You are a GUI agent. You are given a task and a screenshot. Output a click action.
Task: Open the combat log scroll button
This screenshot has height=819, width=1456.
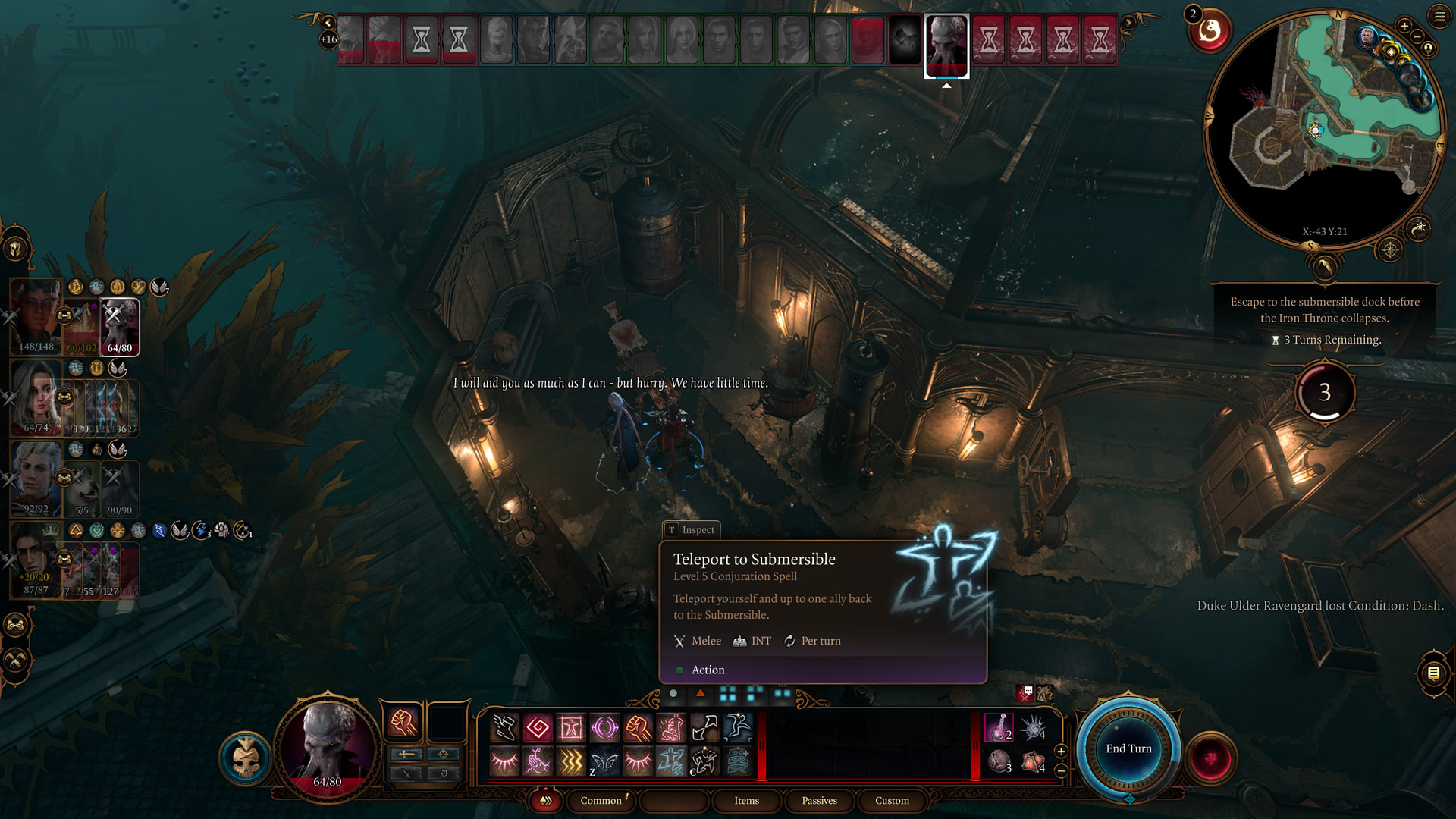point(1433,673)
